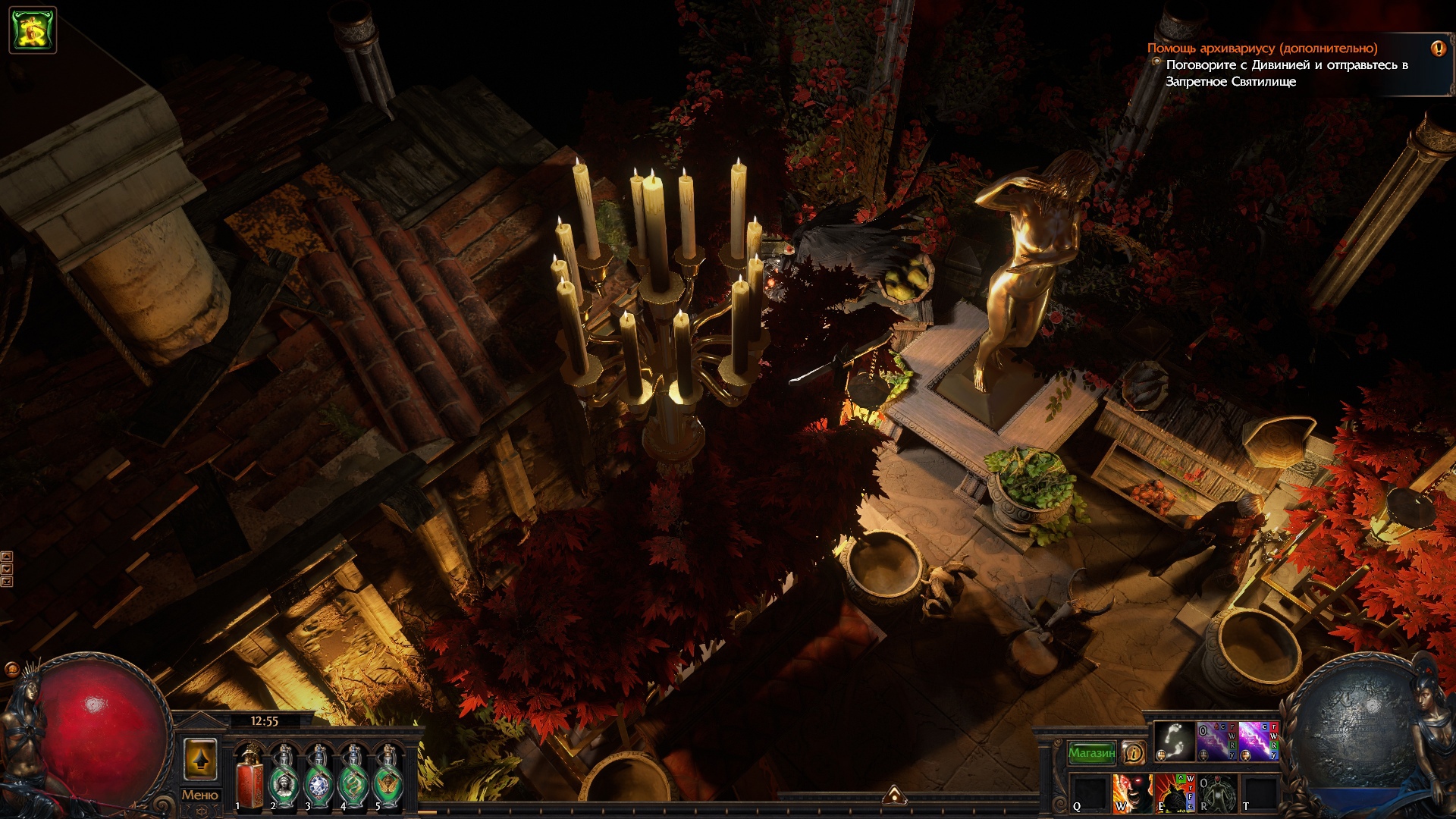This screenshot has height=819, width=1456.
Task: Select the footprints move skill slot
Action: [1174, 741]
